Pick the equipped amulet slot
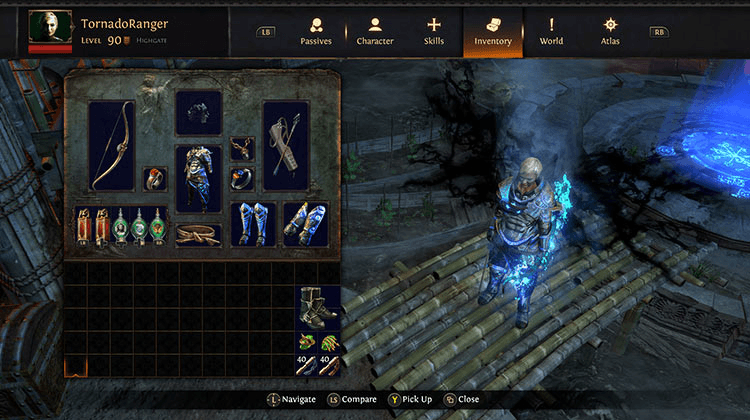The image size is (750, 420). pyautogui.click(x=242, y=149)
